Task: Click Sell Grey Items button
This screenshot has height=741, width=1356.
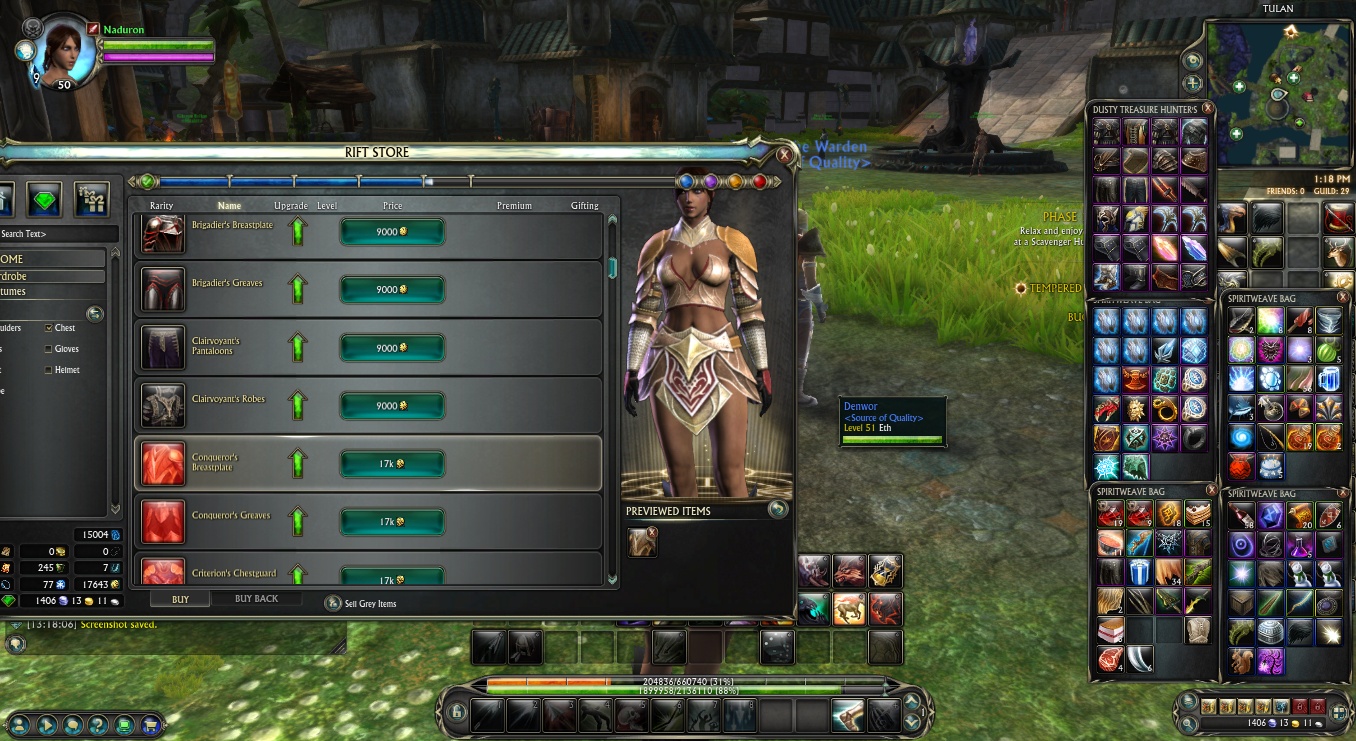Action: coord(333,604)
